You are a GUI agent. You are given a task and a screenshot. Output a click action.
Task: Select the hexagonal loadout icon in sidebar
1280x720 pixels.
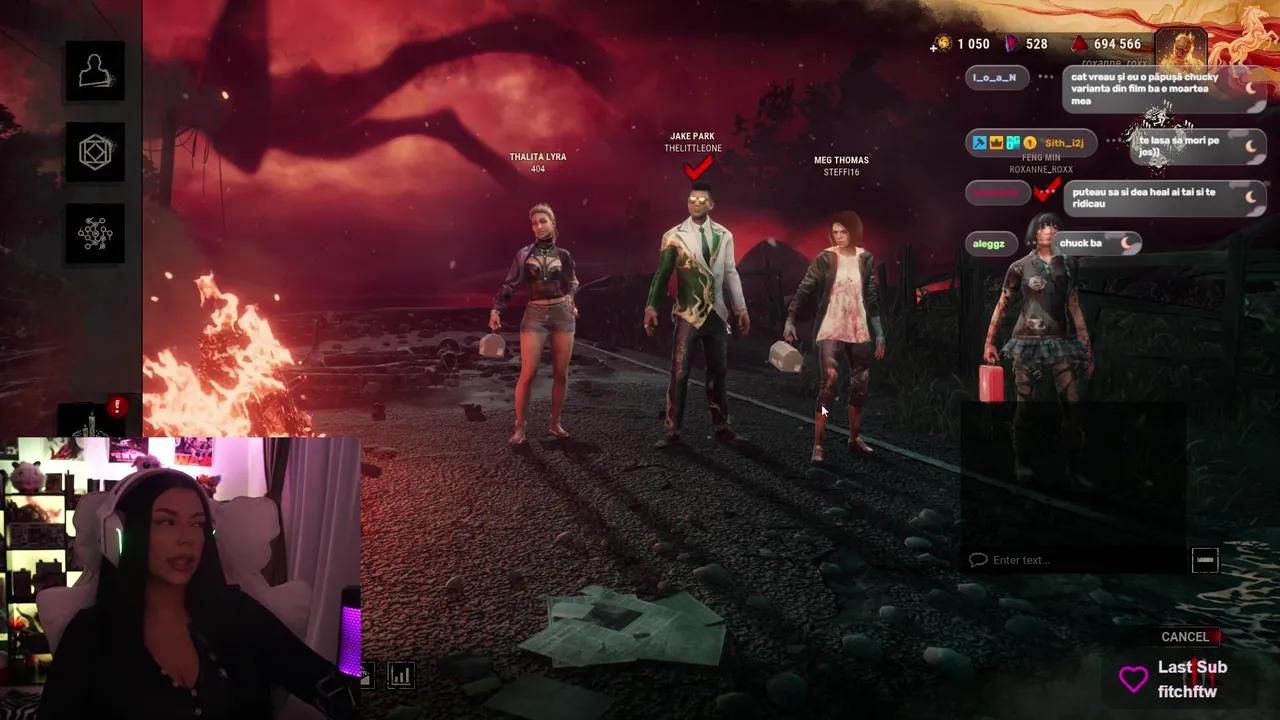coord(95,151)
